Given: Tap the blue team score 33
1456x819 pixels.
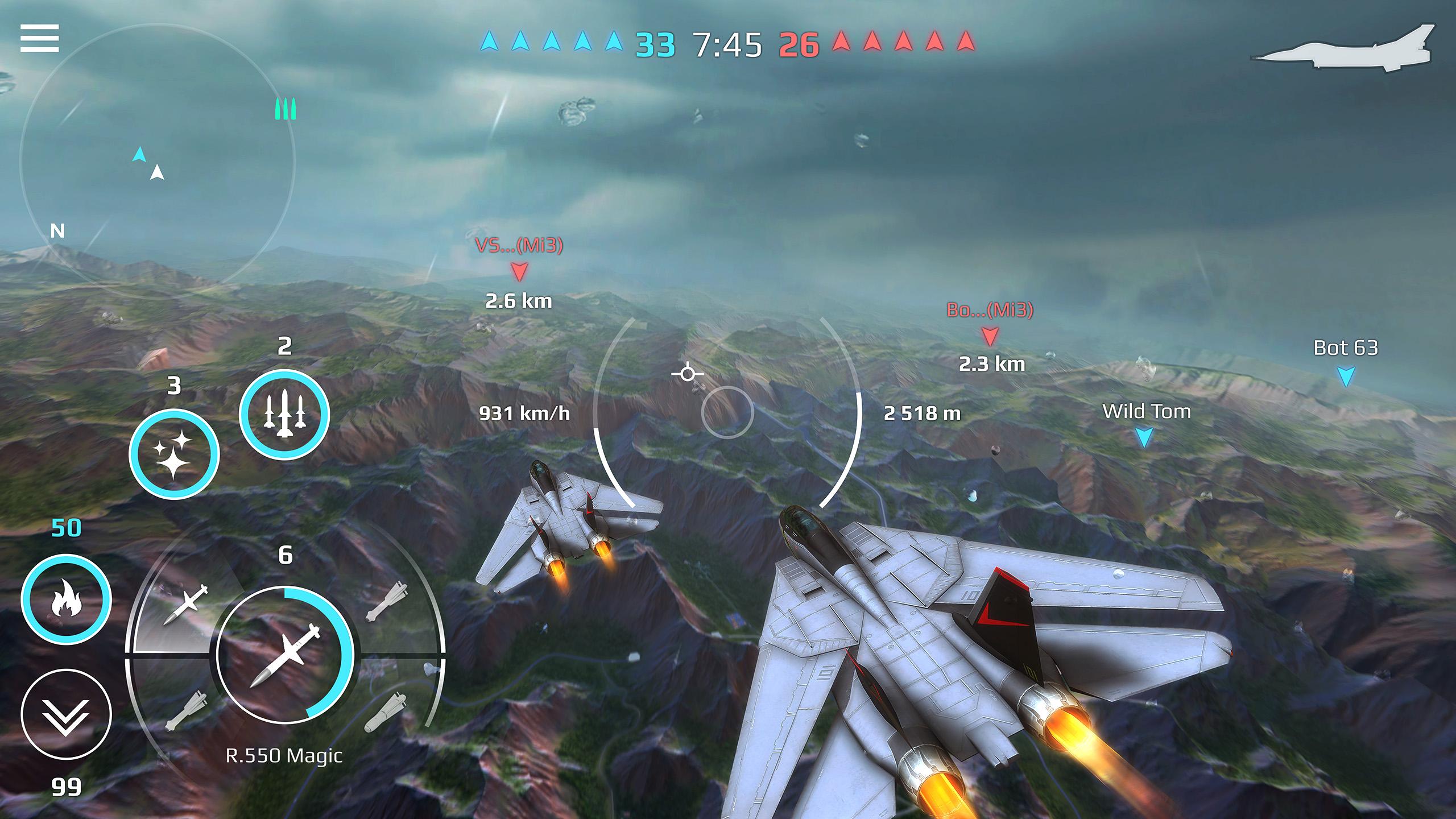Looking at the screenshot, I should [655, 44].
